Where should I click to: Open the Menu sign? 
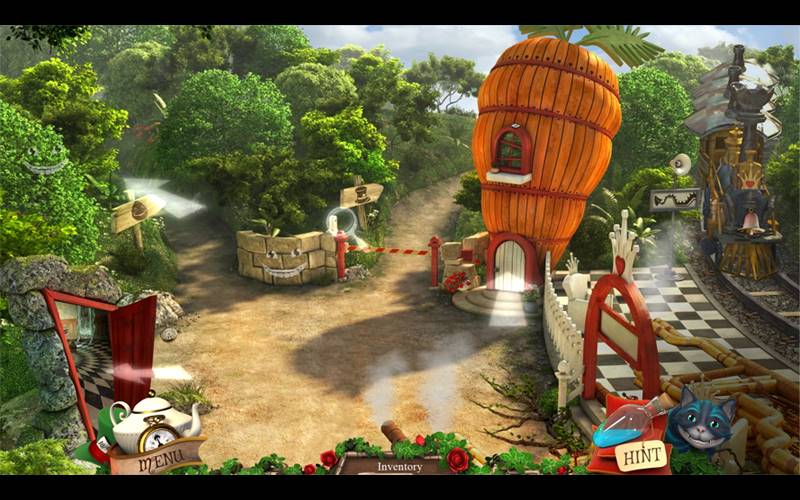point(158,462)
